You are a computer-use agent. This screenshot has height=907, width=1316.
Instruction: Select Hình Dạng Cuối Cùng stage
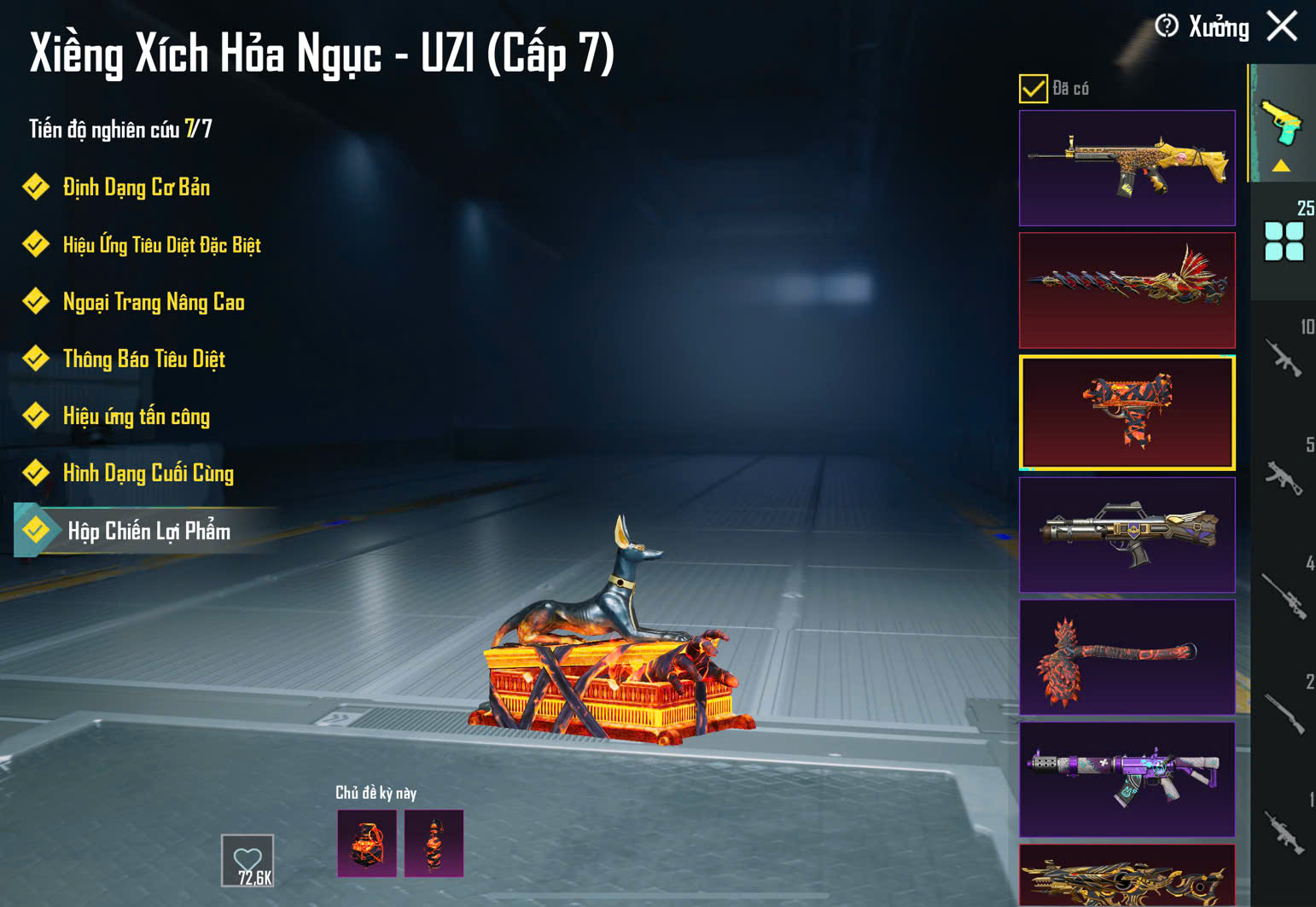148,474
